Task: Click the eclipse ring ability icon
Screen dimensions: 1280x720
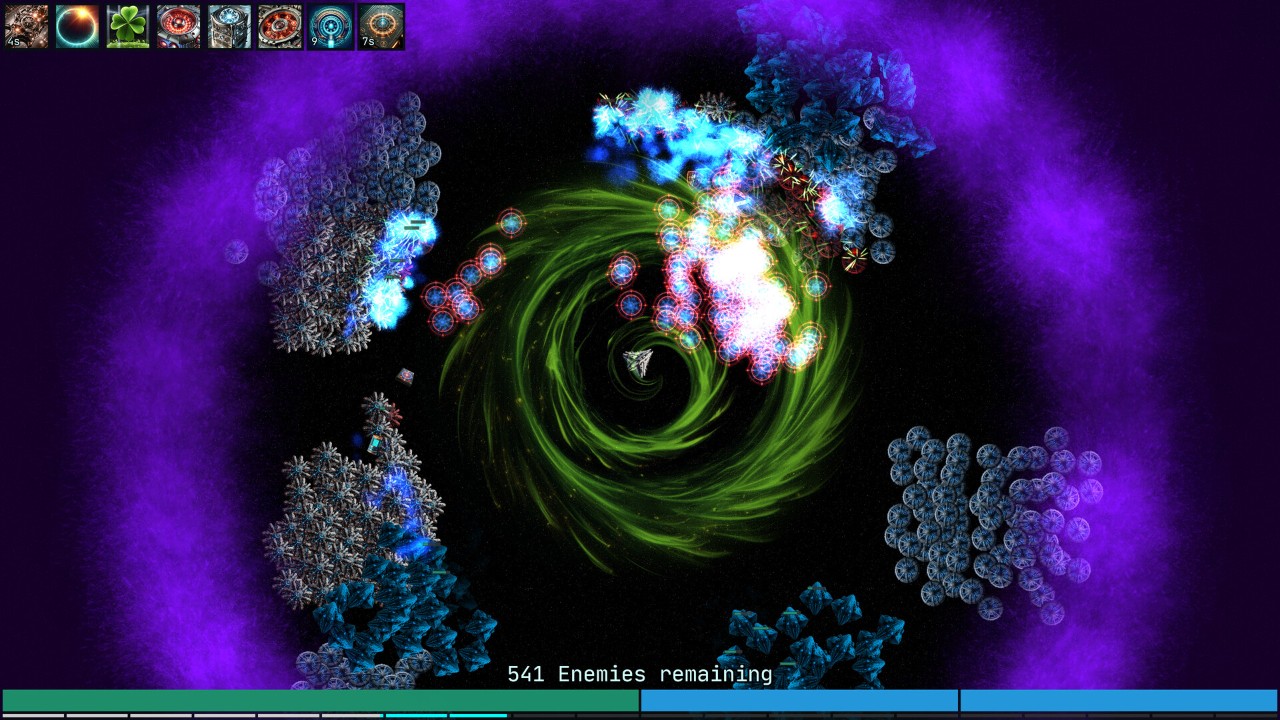Action: 77,27
